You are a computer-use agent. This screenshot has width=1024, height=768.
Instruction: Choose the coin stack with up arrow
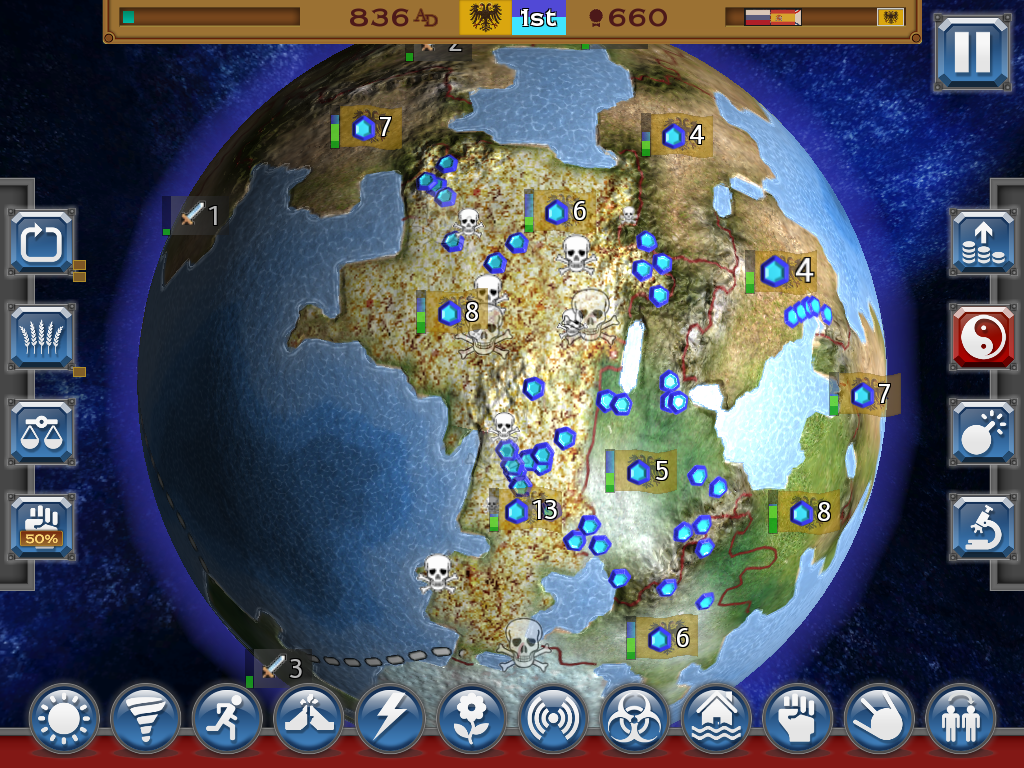982,242
